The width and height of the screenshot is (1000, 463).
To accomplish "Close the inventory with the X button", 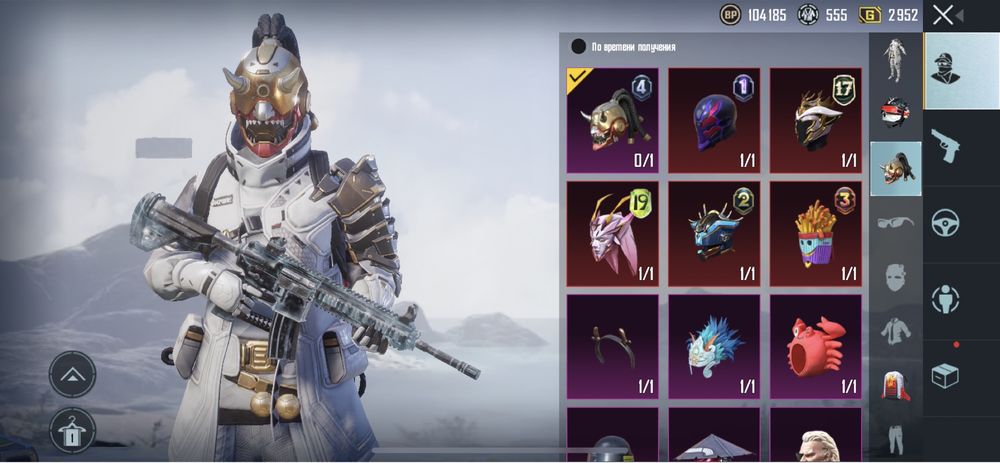I will coord(943,15).
